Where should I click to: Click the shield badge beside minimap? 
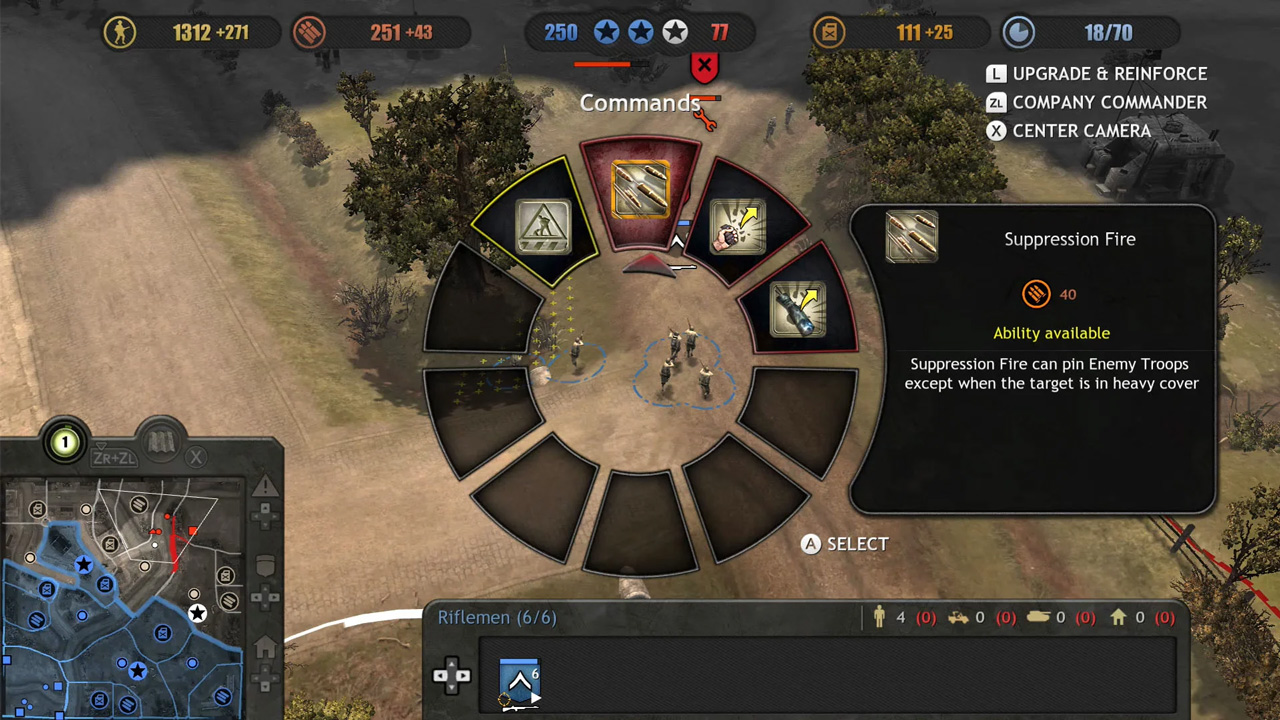[x=265, y=566]
